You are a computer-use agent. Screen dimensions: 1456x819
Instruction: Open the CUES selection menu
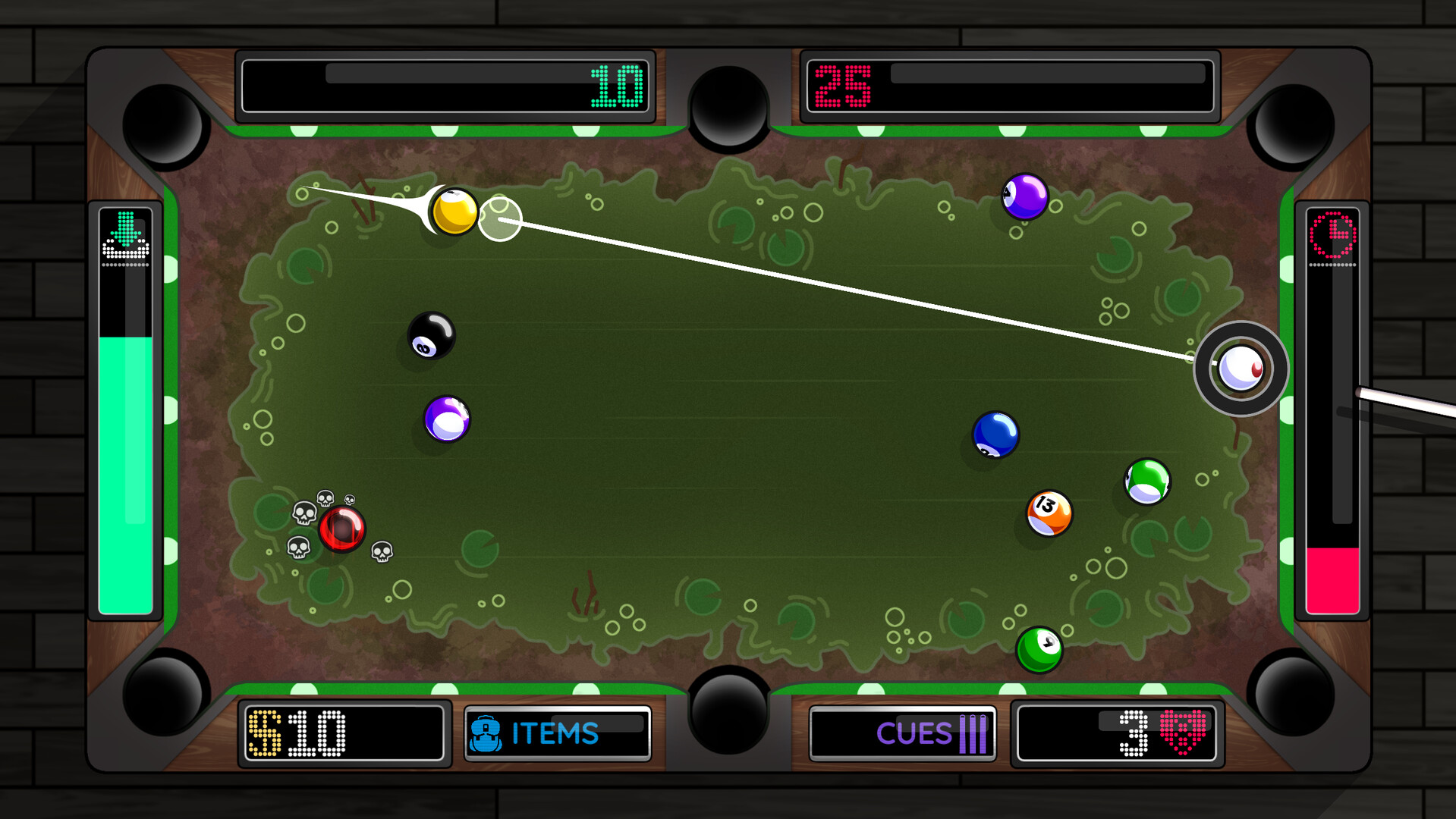pos(903,733)
